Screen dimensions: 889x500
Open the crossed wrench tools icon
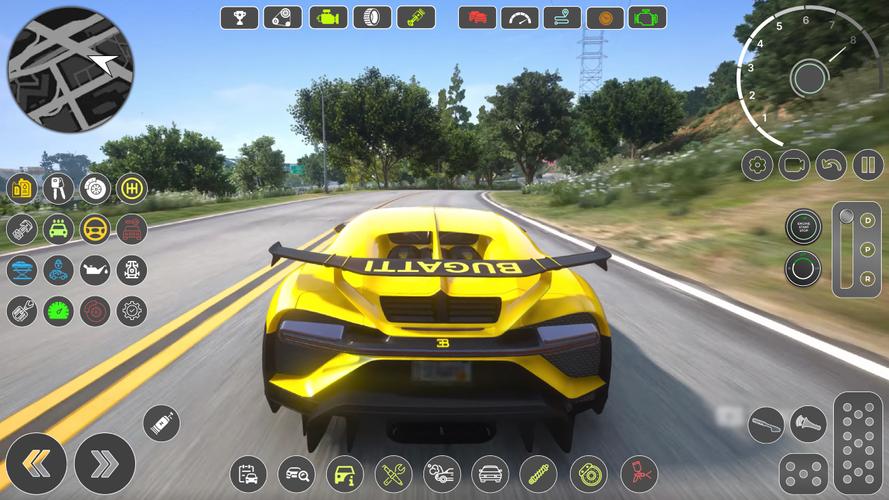point(392,473)
